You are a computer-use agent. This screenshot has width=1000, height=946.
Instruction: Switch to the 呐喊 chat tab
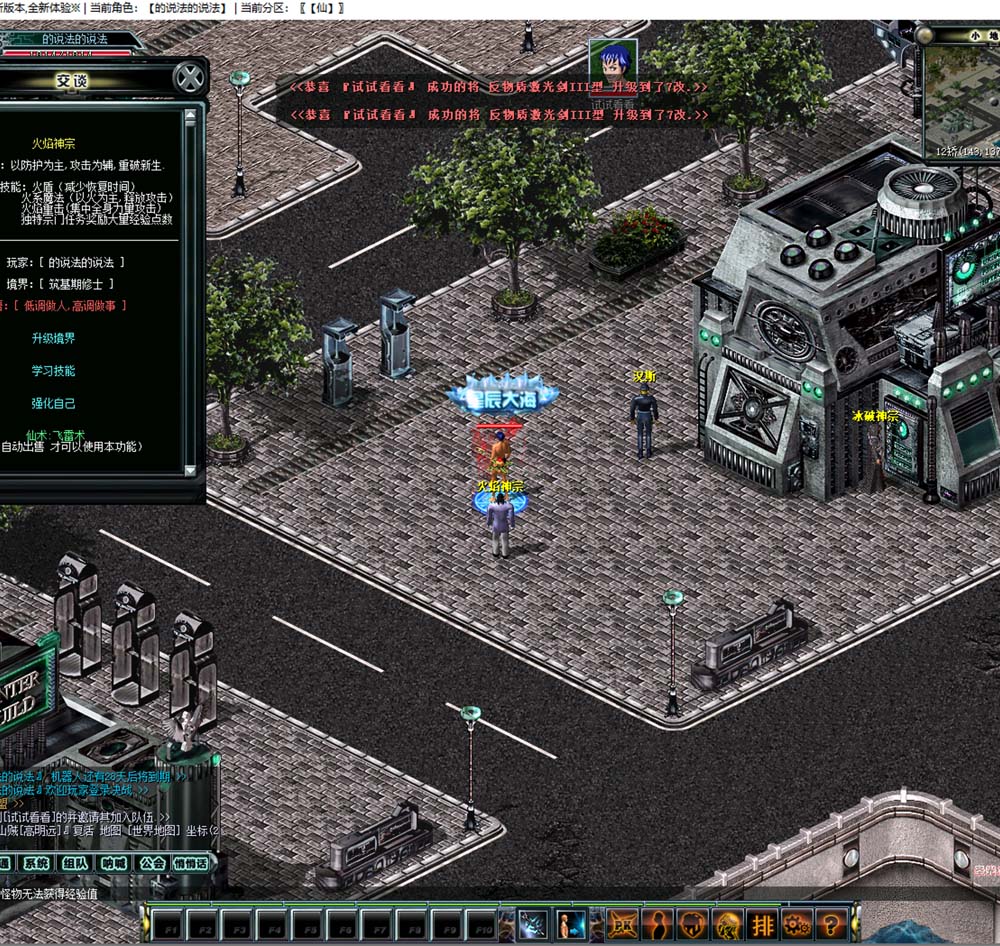(x=113, y=863)
